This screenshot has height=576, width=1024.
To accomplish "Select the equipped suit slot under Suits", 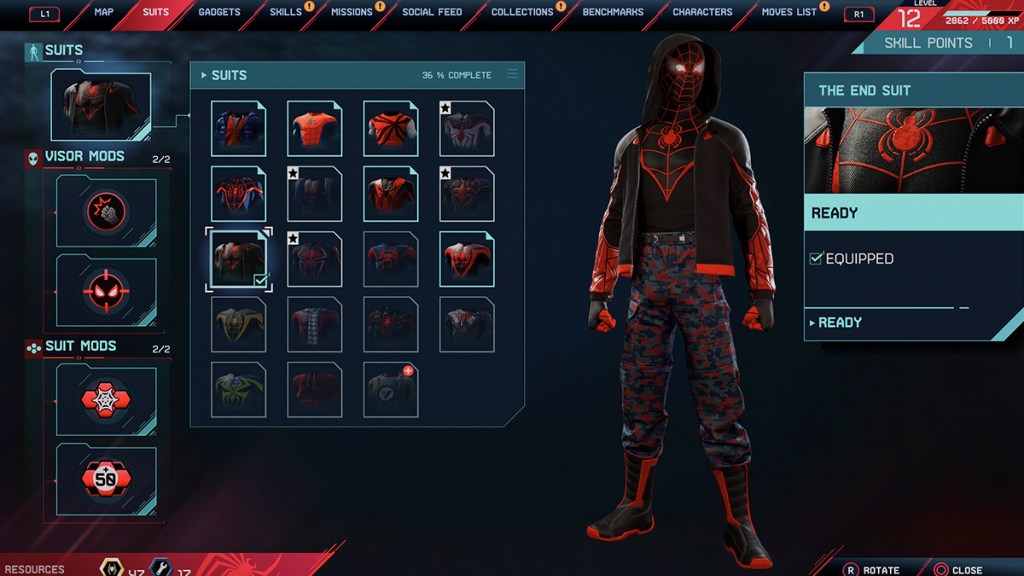I will tap(101, 105).
